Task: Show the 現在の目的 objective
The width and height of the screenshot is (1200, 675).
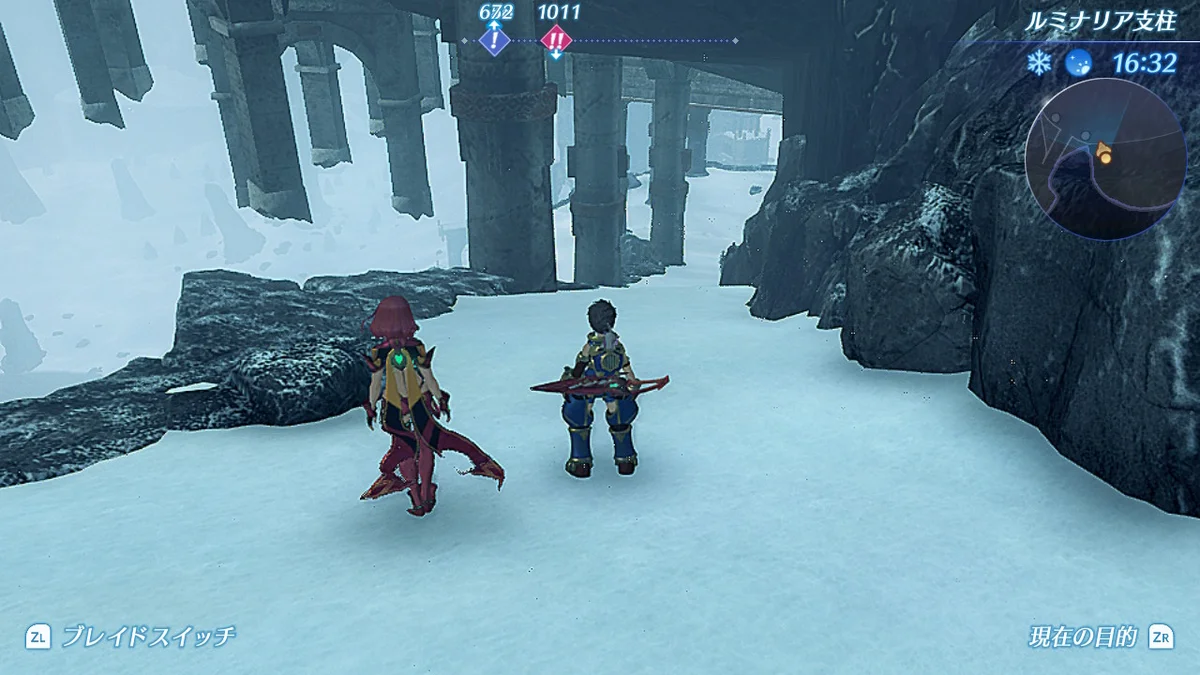Action: (1083, 636)
